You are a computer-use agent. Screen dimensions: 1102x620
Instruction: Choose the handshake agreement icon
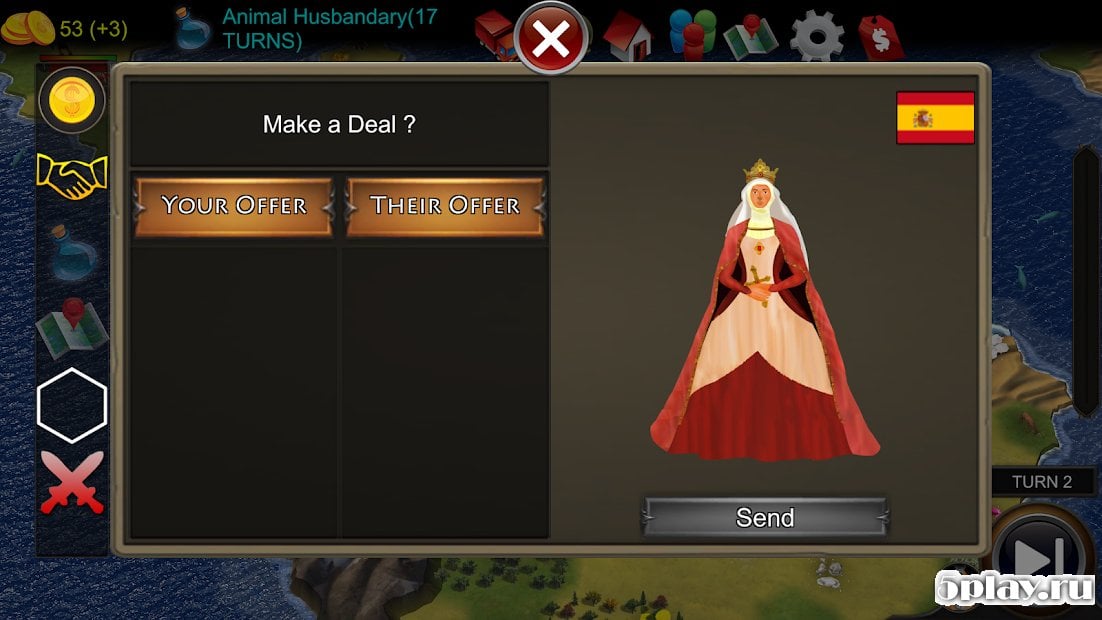72,177
